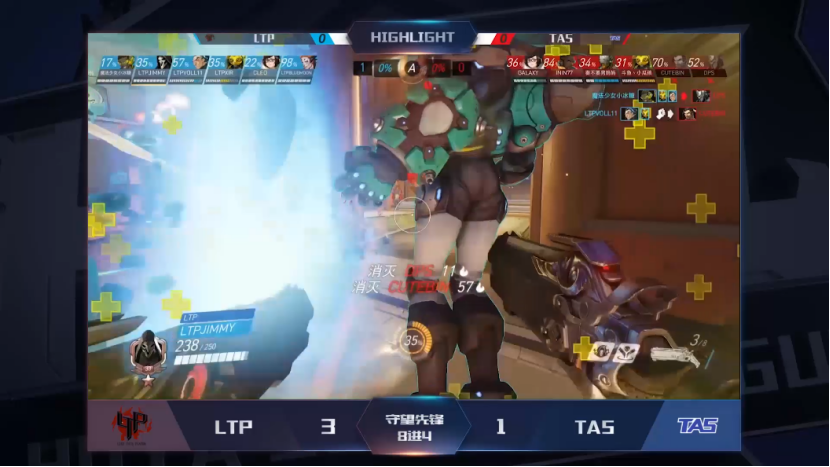Viewport: 830px width, 467px height.
Task: Click the TAS team logo in the scoreboard
Action: click(x=695, y=426)
